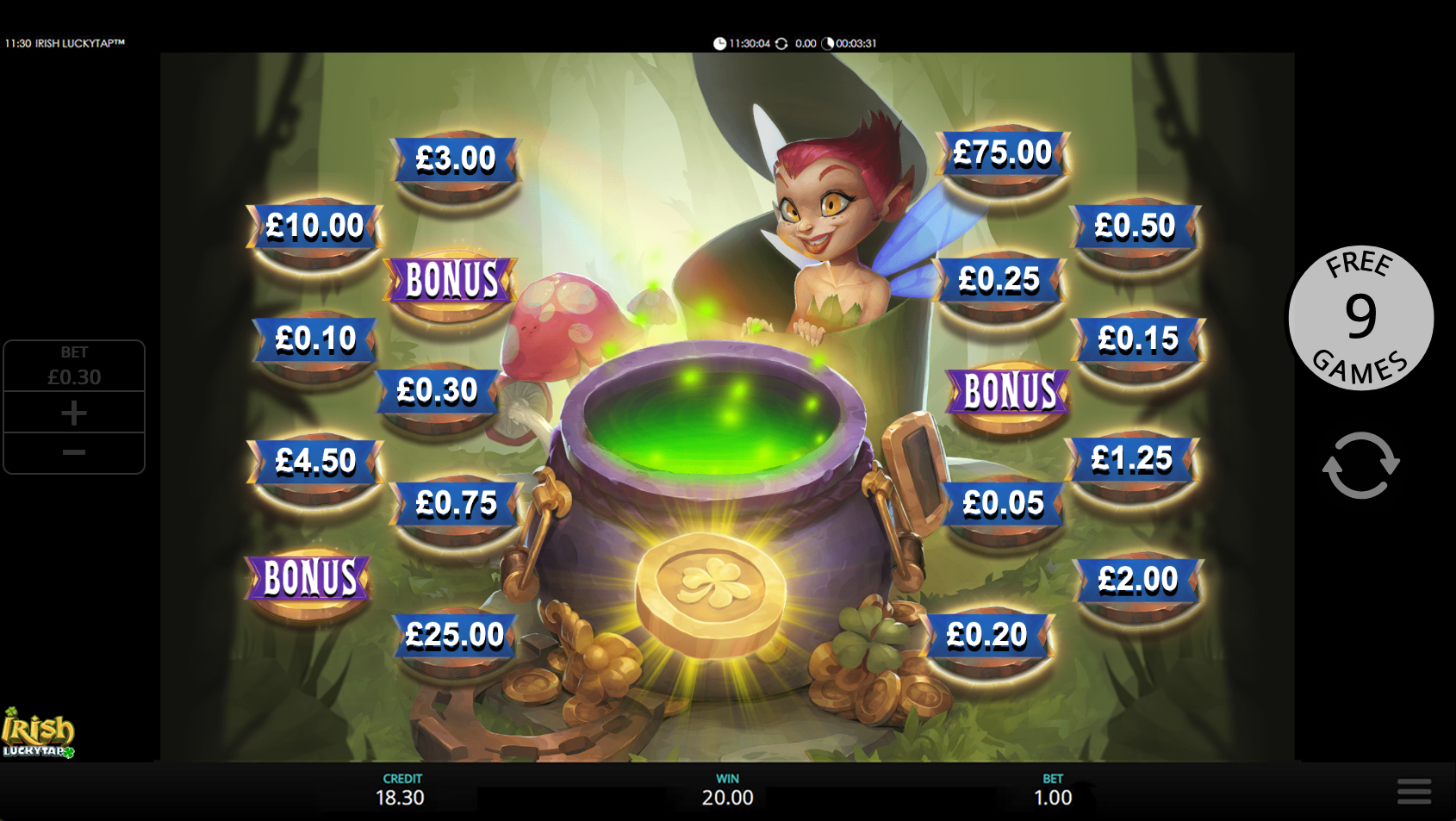Choose the £10.00 prize plaque

pyautogui.click(x=314, y=227)
